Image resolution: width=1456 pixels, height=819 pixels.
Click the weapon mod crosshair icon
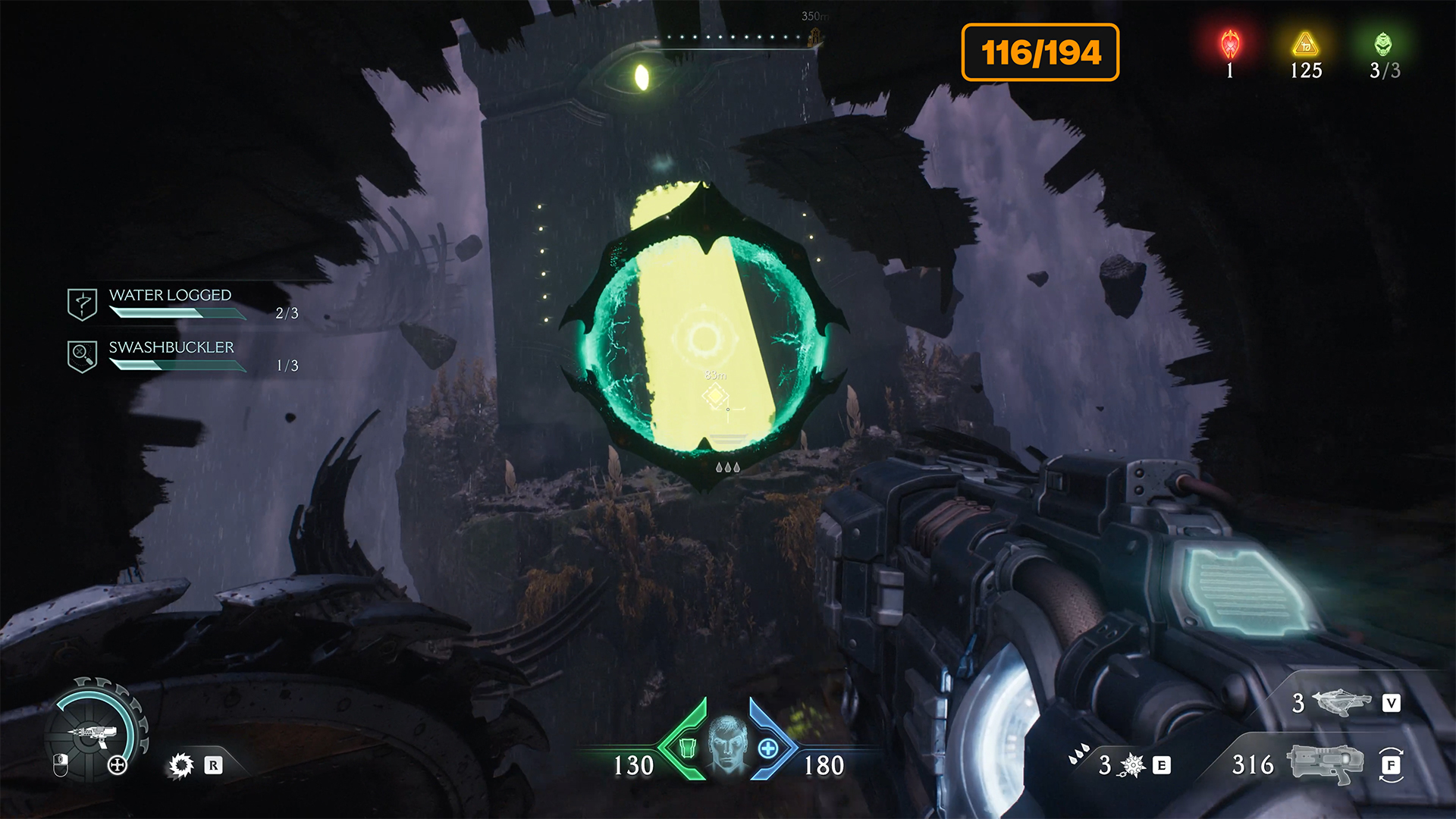pyautogui.click(x=118, y=765)
